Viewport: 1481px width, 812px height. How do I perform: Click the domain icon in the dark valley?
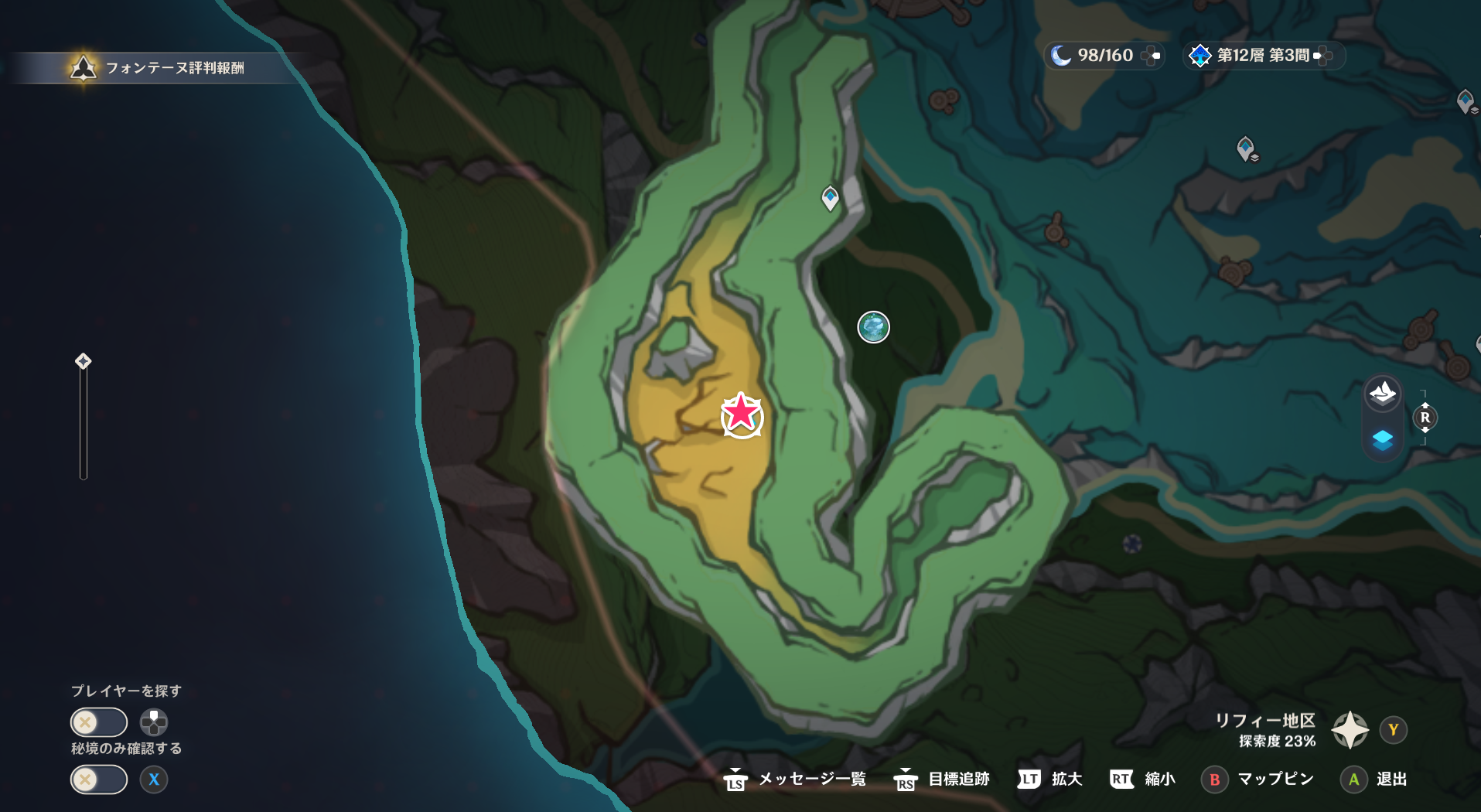(873, 327)
